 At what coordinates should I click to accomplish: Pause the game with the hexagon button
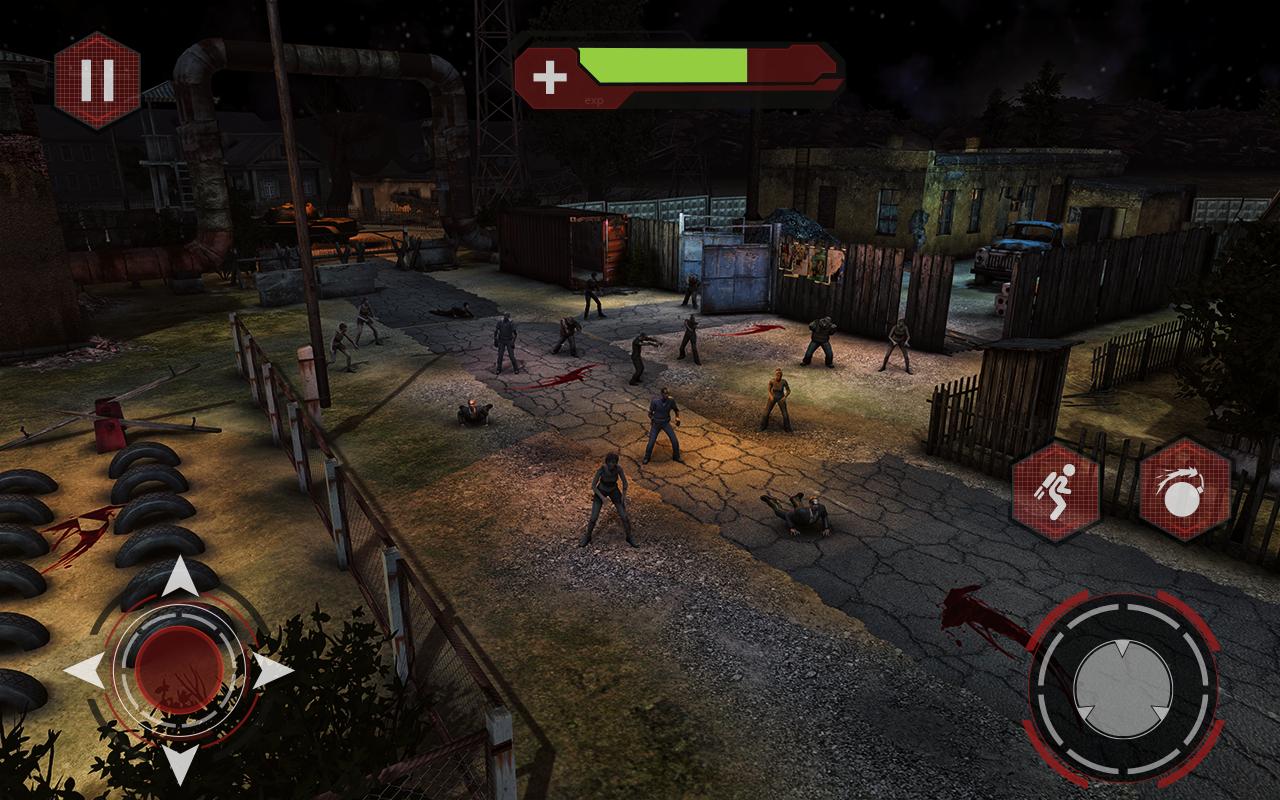97,80
